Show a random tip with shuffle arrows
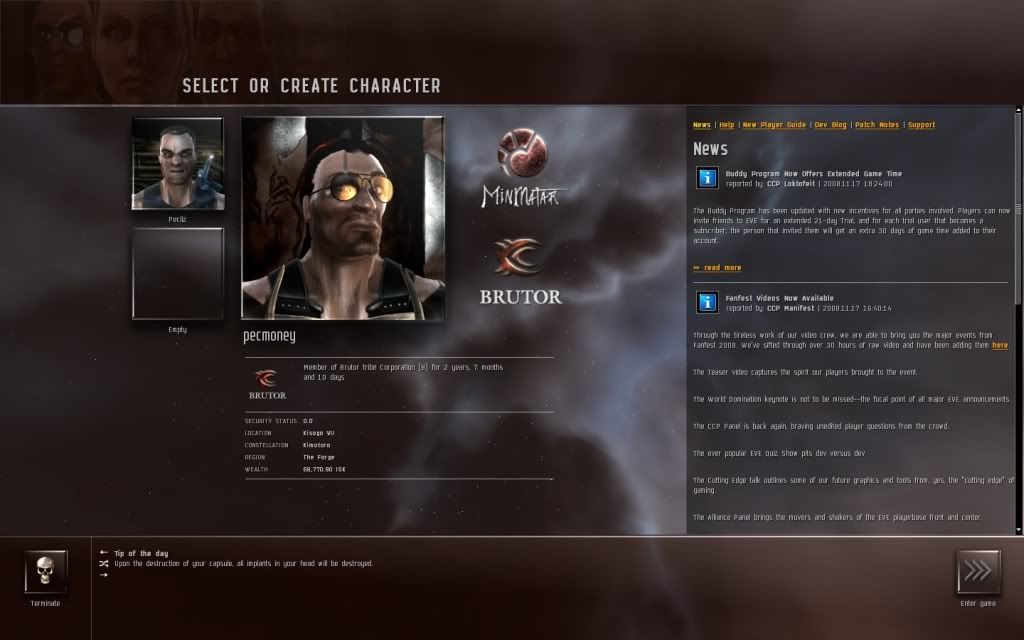The height and width of the screenshot is (640, 1024). (x=104, y=563)
